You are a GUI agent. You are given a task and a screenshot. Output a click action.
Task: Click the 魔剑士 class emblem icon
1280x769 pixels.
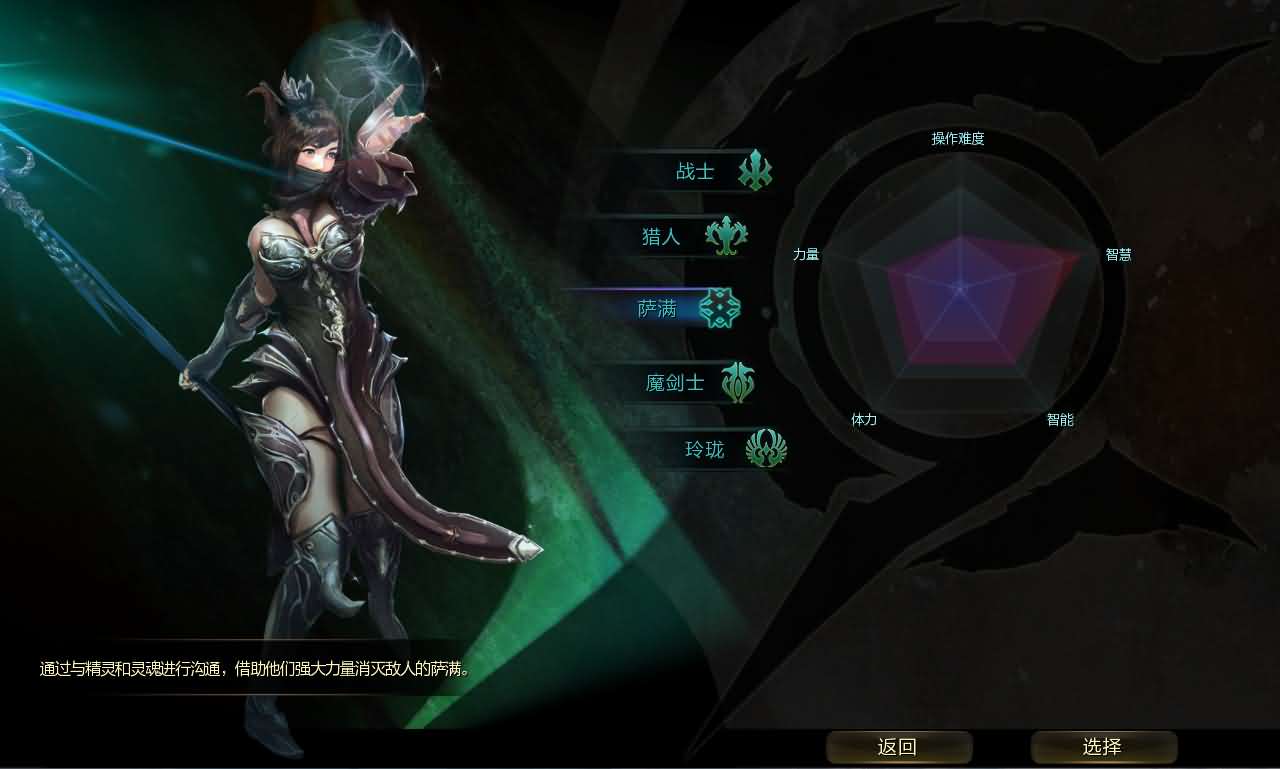[x=740, y=381]
